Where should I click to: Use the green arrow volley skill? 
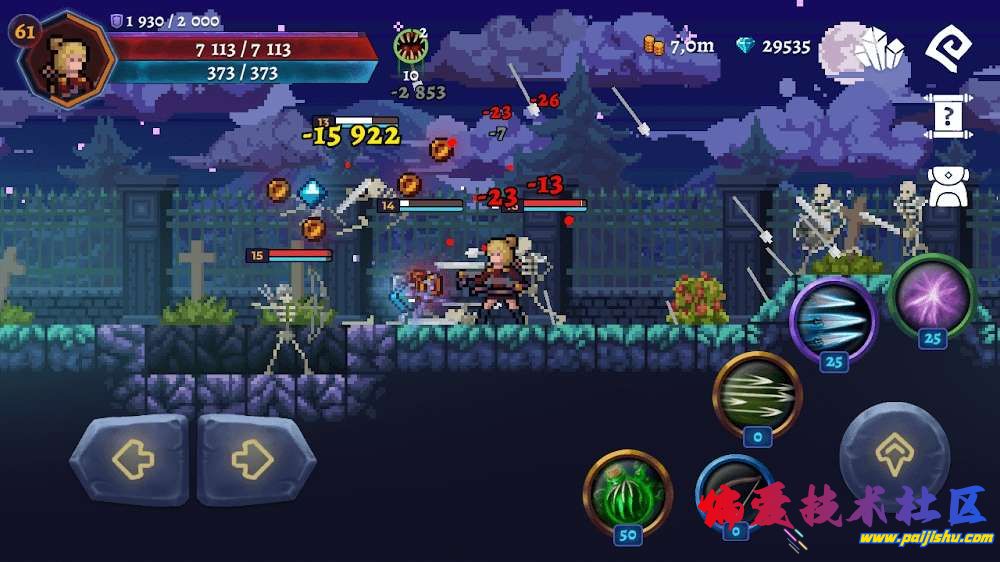pyautogui.click(x=756, y=394)
